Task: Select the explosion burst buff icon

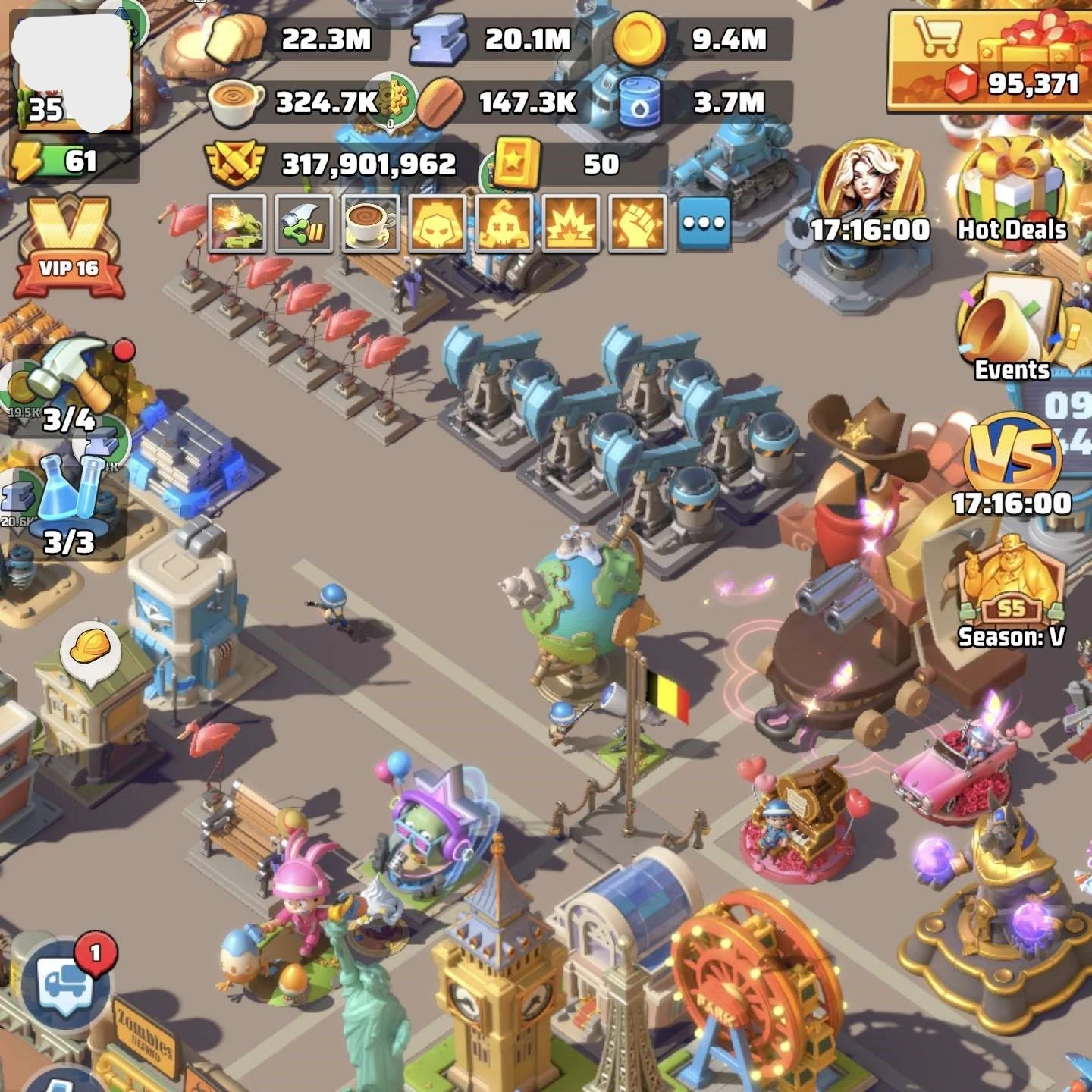Action: pyautogui.click(x=571, y=224)
